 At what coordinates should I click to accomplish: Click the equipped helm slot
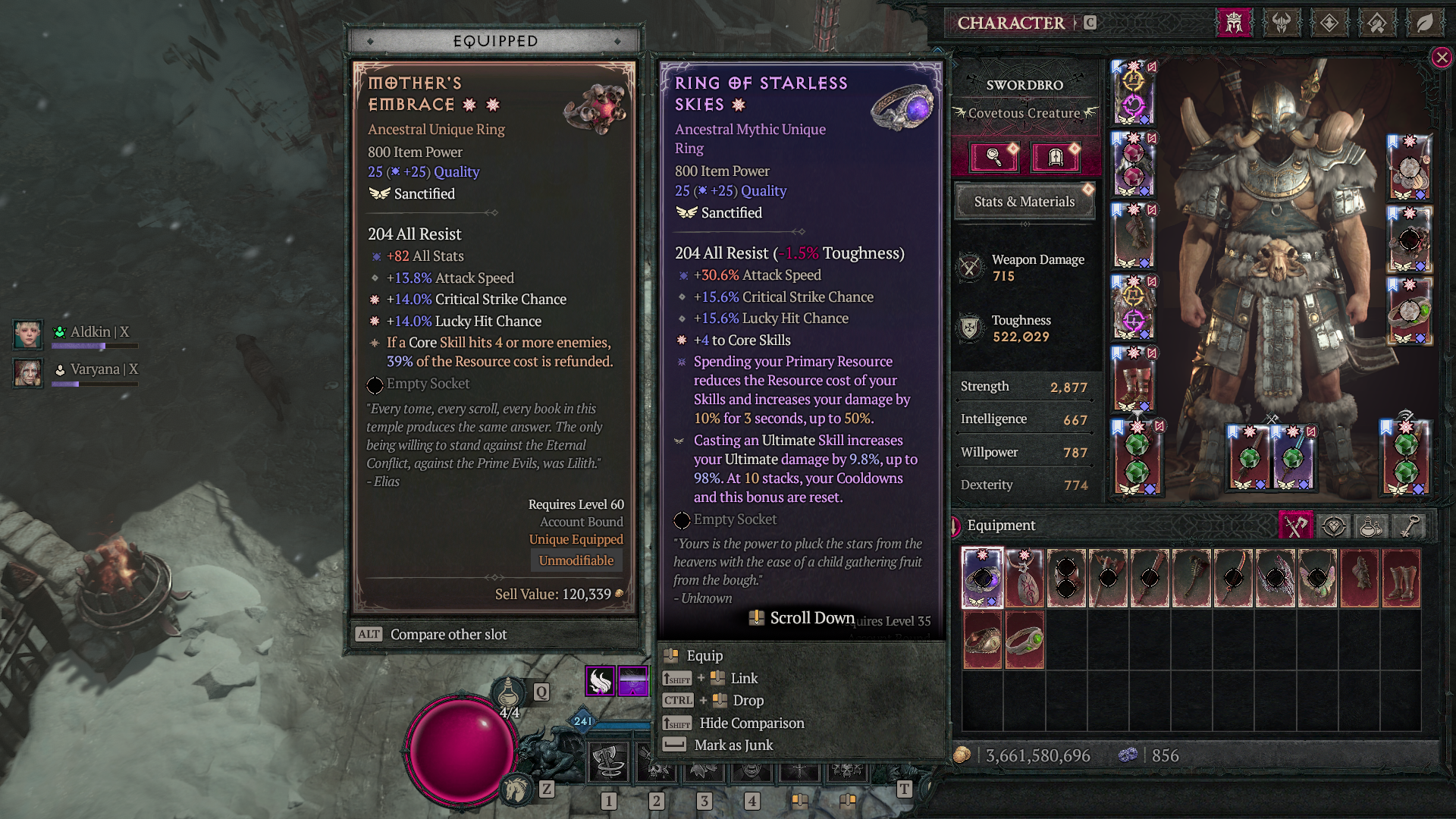[1134, 93]
